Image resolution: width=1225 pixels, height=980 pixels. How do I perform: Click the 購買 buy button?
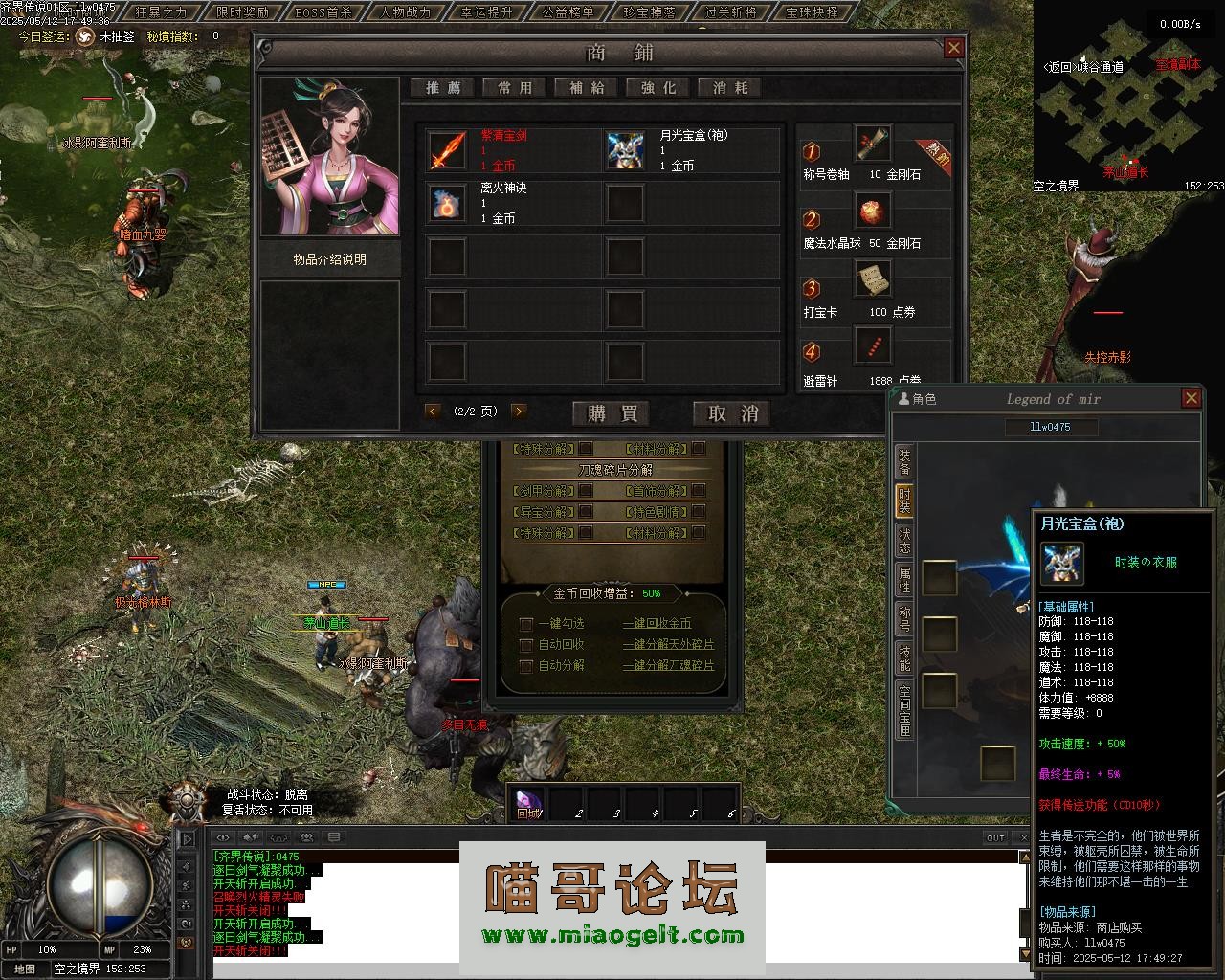coord(612,413)
